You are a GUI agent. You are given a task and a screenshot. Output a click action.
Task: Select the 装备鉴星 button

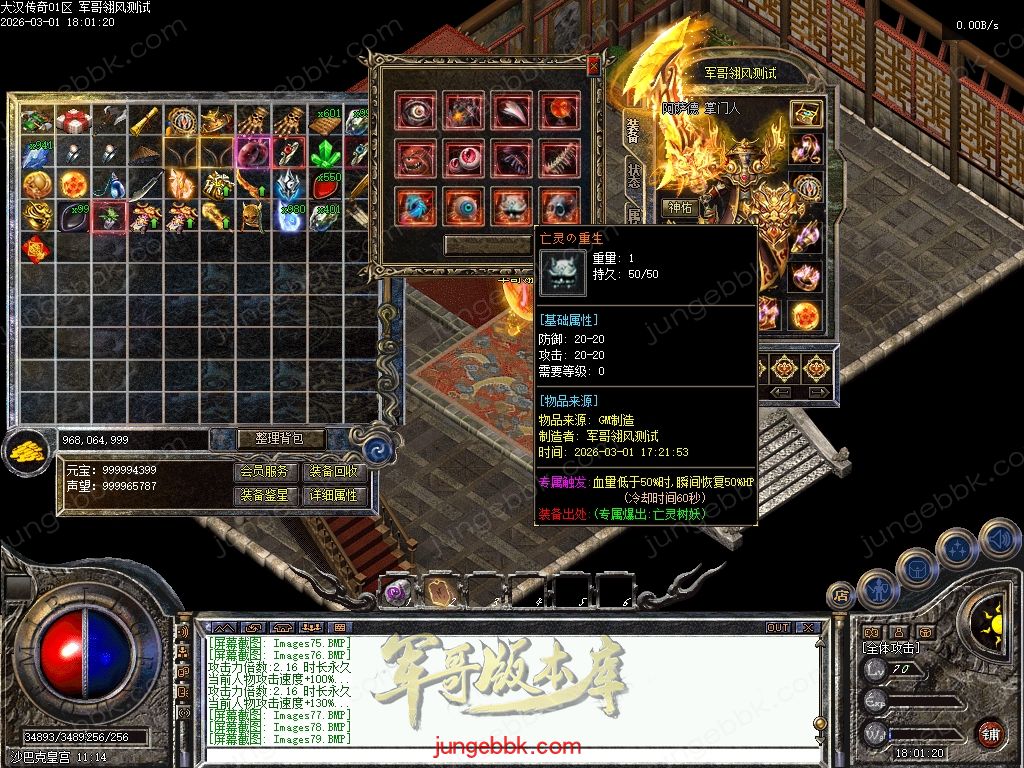[266, 495]
